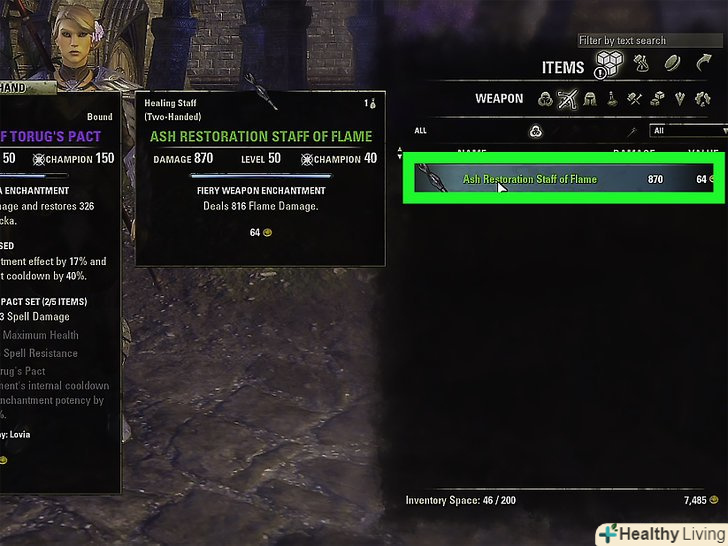Click the Healthy Living watermark logo
Screen dimensions: 728x546
(661, 534)
